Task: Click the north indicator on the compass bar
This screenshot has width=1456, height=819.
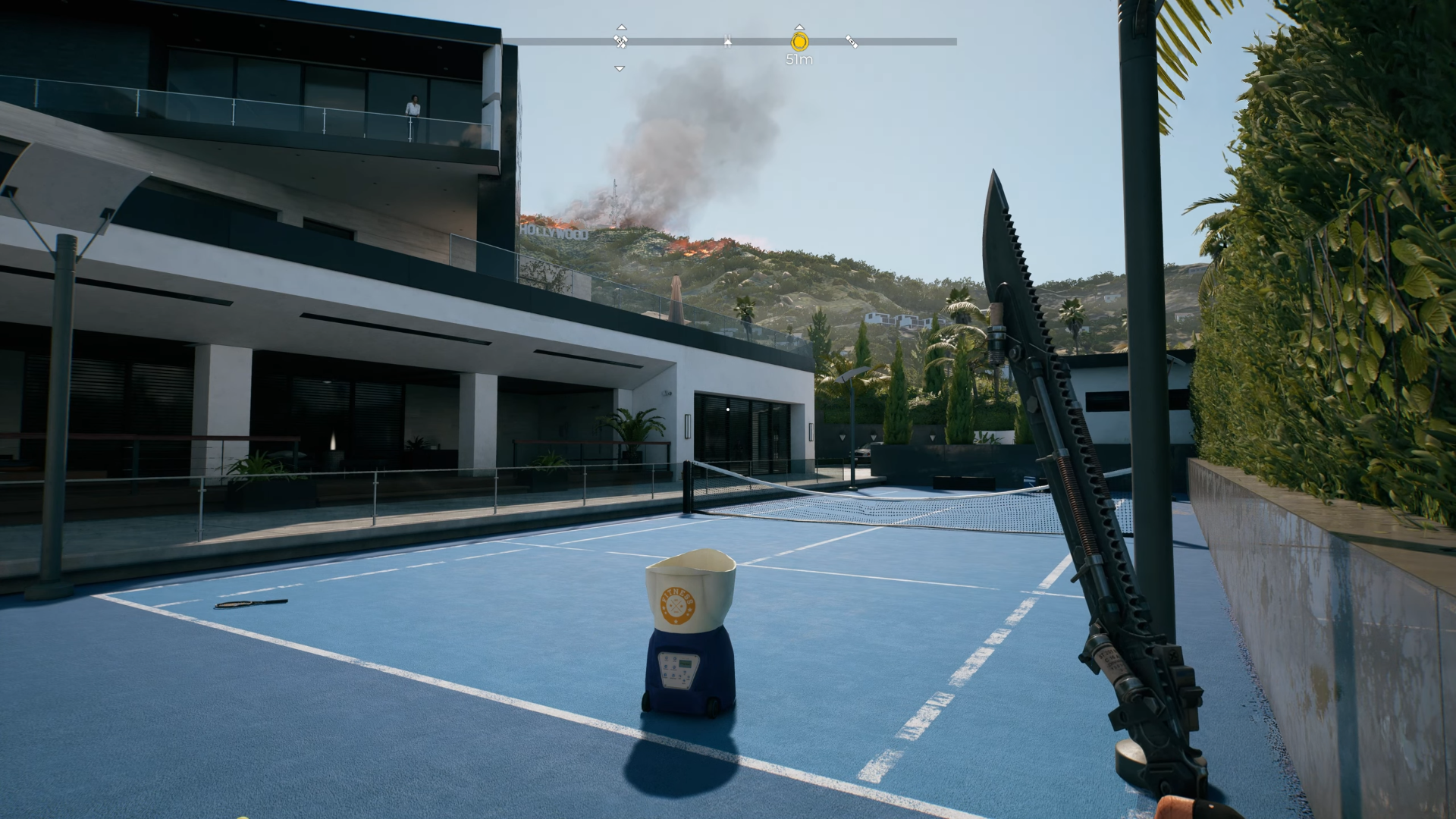Action: click(x=727, y=42)
